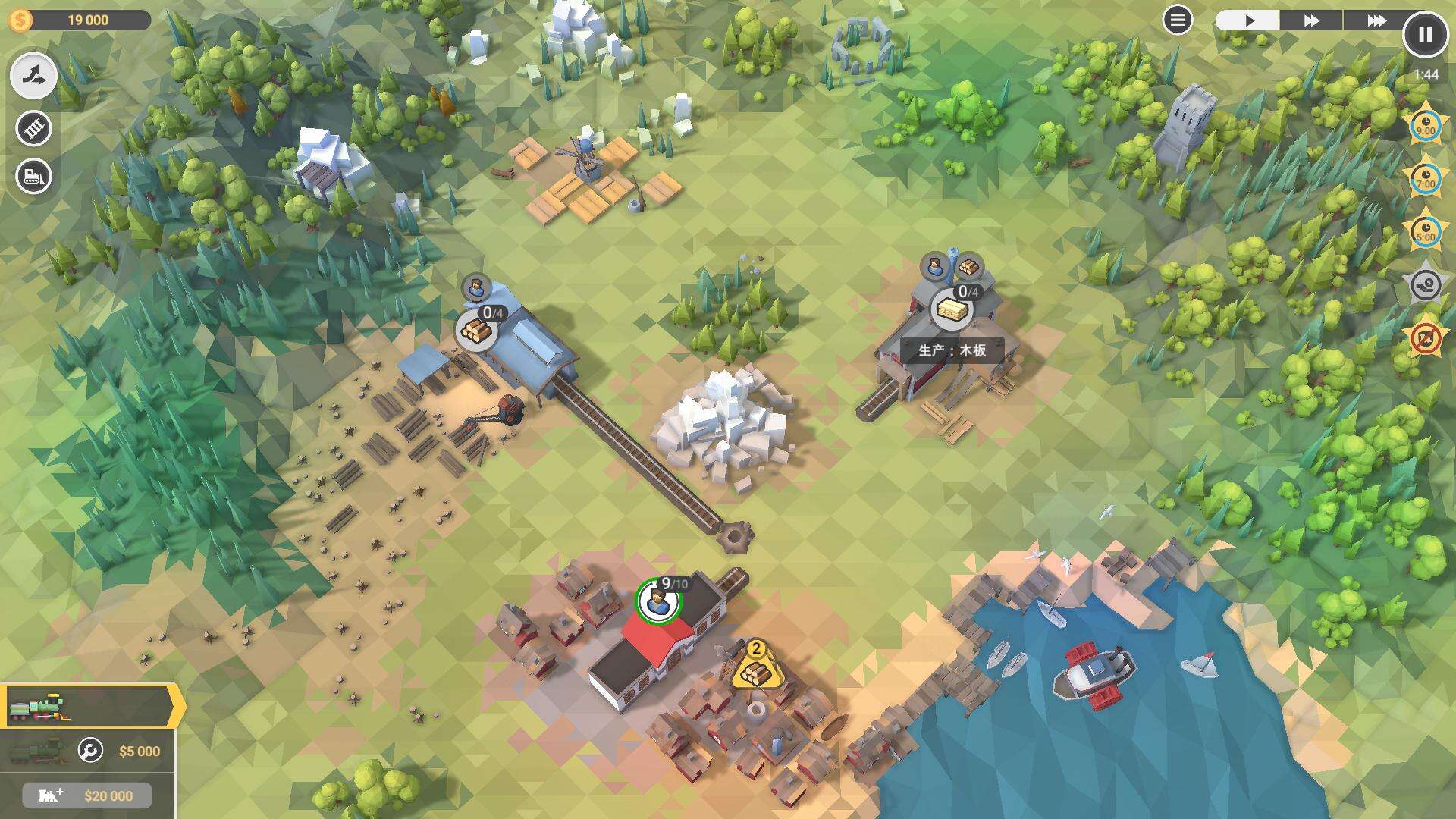
Task: Select the yellow triangle logs demand marker
Action: [755, 667]
